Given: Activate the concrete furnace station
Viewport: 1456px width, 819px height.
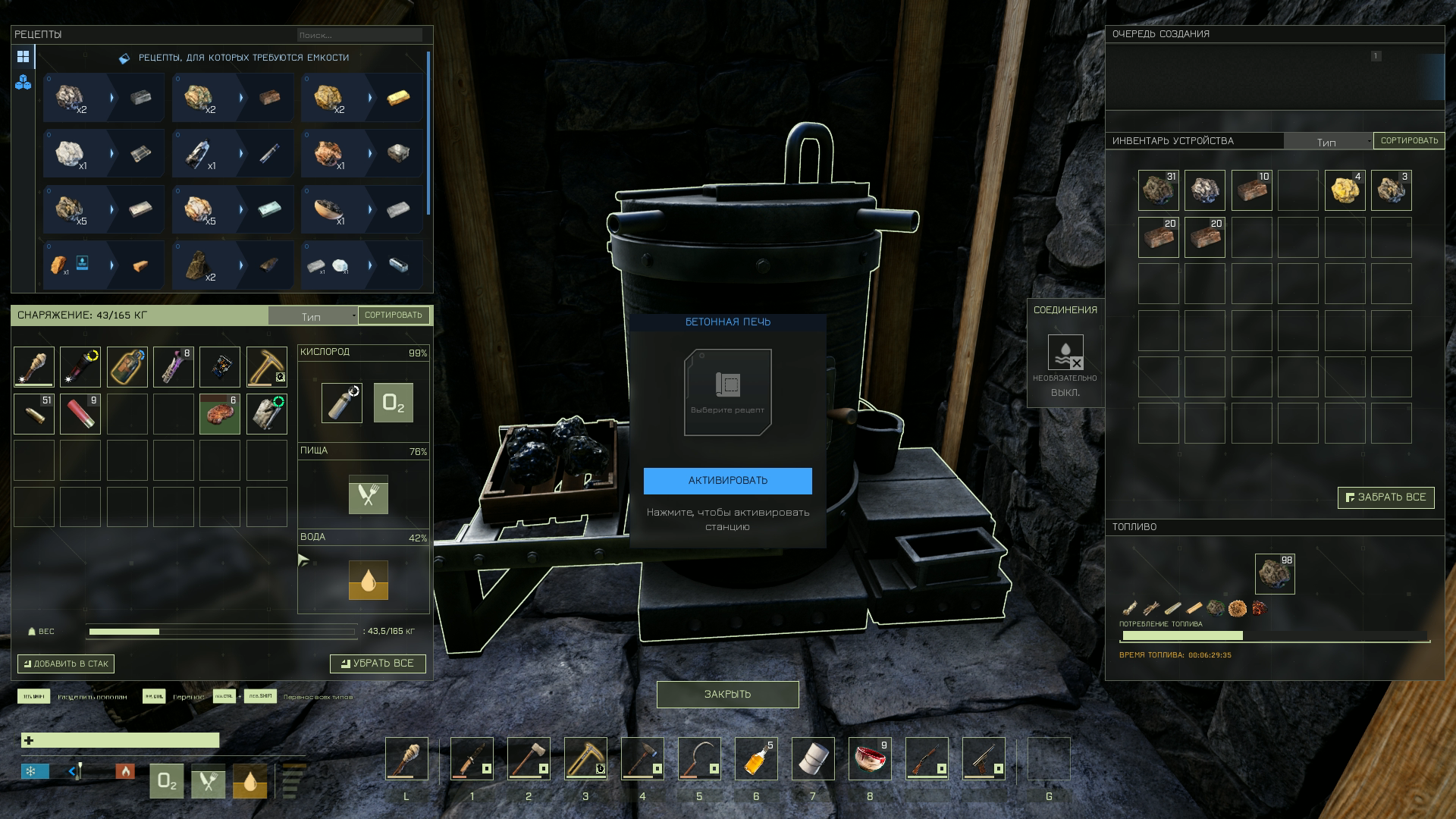Looking at the screenshot, I should (x=727, y=481).
